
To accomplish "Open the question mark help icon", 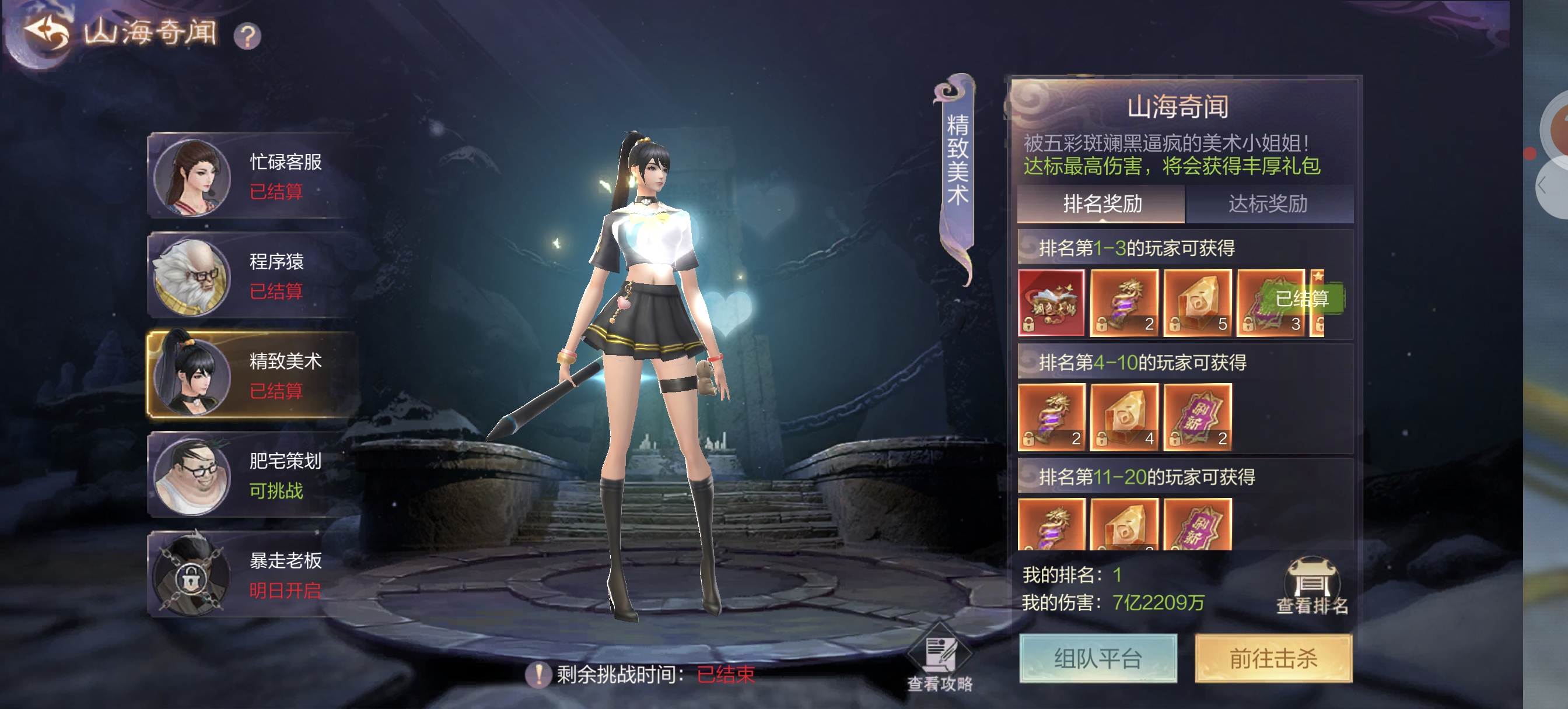I will tap(247, 36).
